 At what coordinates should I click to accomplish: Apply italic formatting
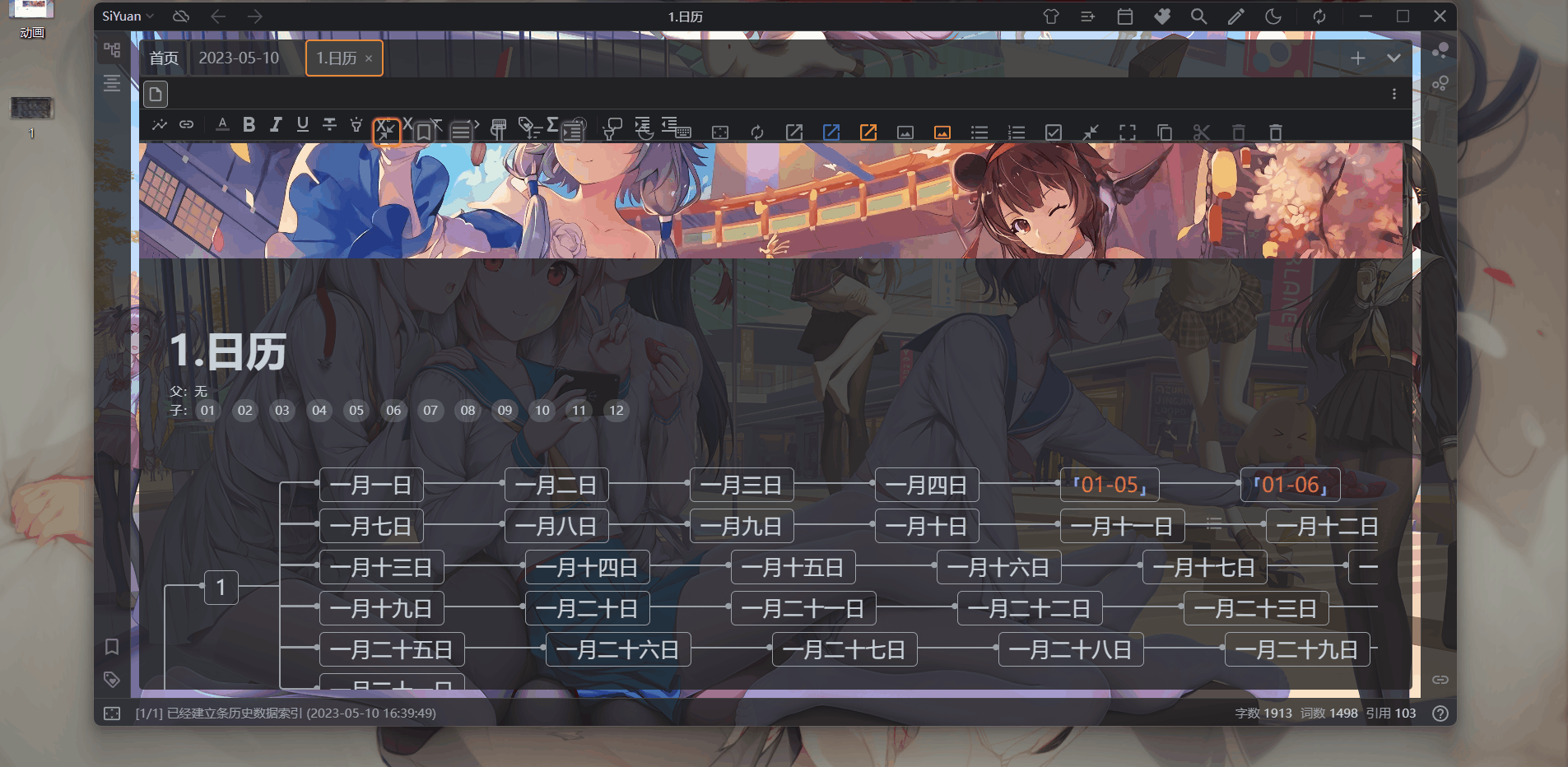276,125
